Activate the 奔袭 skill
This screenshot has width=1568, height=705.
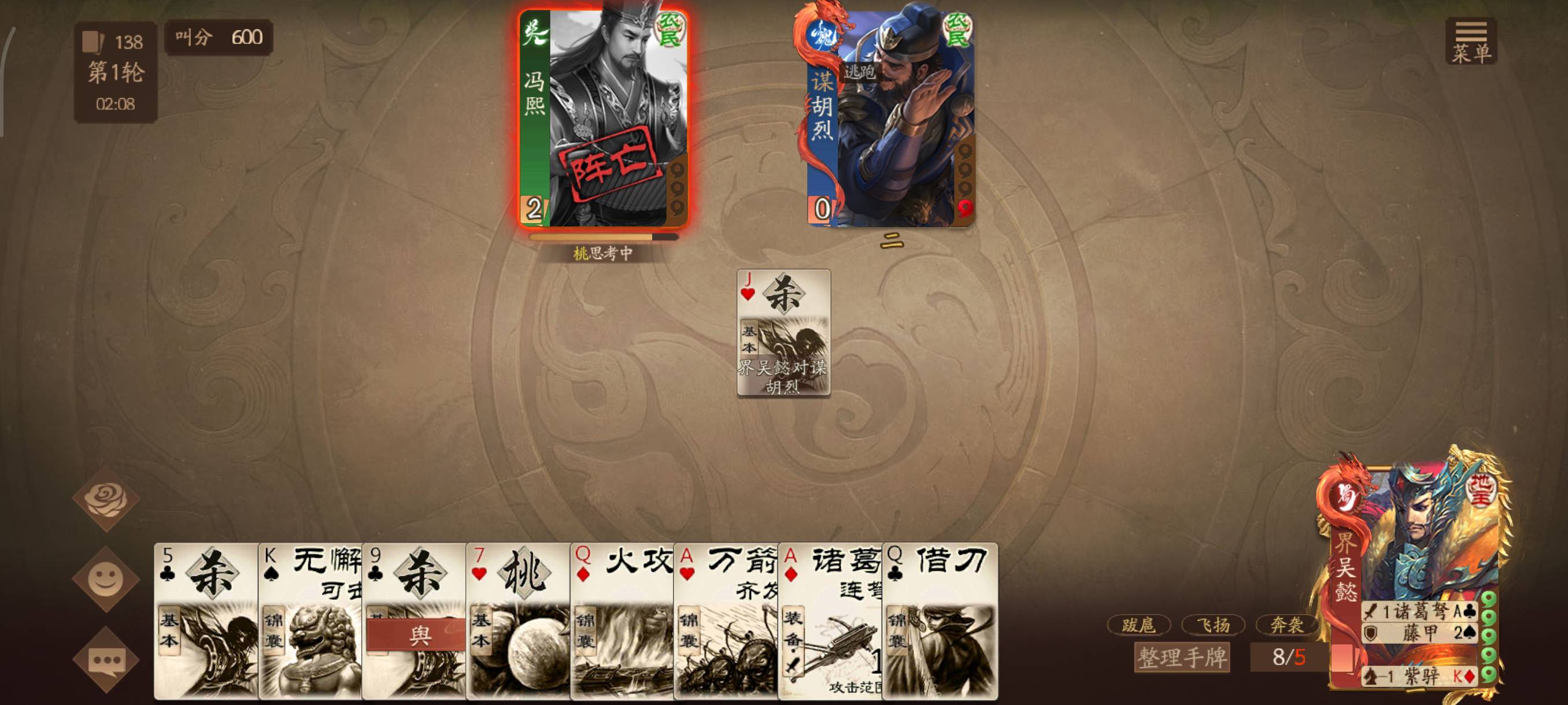coord(1287,625)
